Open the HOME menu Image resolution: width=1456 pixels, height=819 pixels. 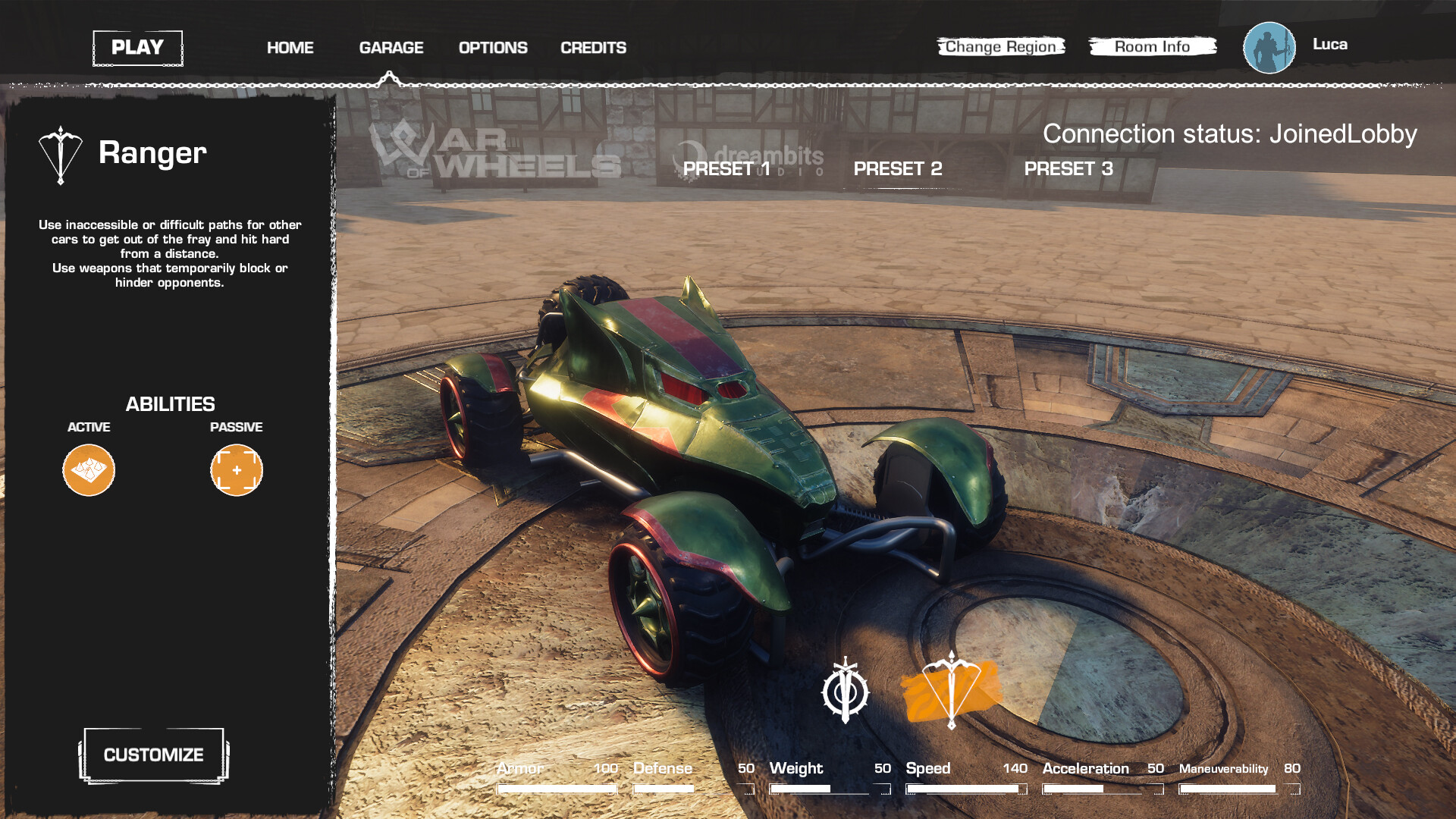coord(289,47)
